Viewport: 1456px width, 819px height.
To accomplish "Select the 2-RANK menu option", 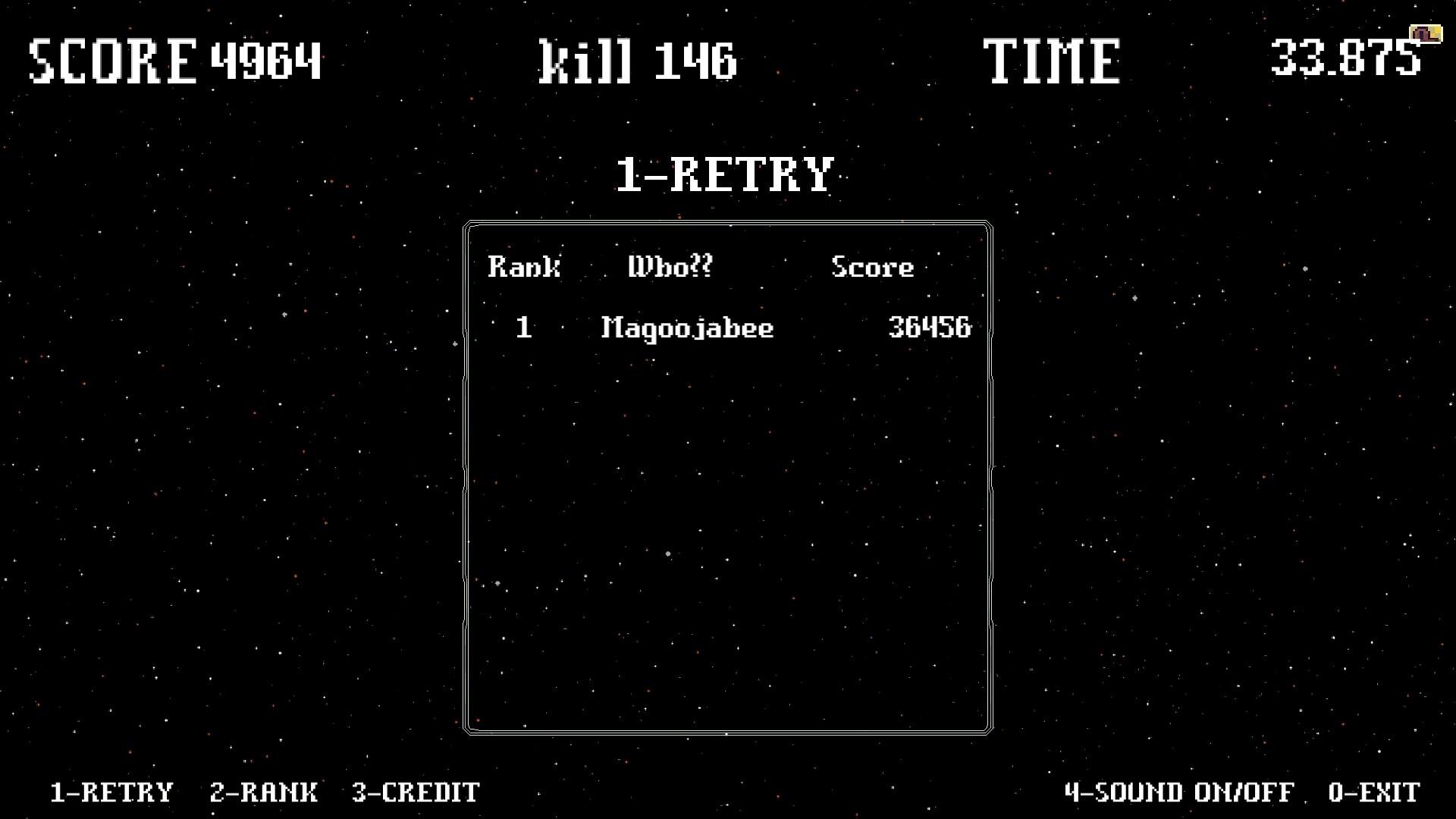I will (x=264, y=792).
